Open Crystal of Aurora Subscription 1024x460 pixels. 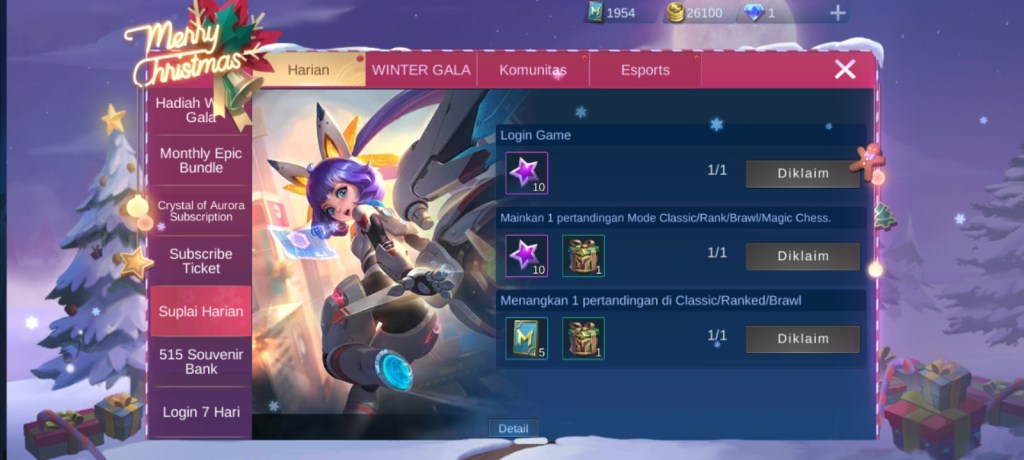tap(200, 210)
